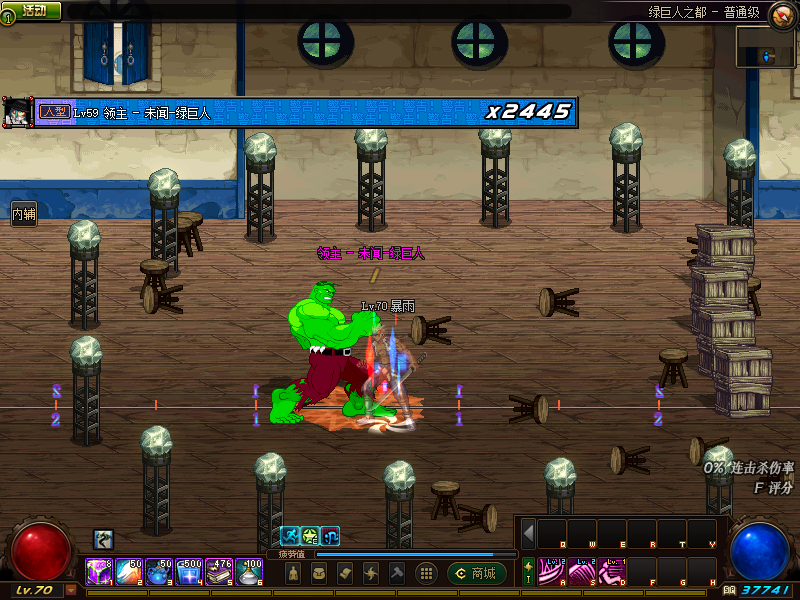The height and width of the screenshot is (600, 800).
Task: Activate the skill bound to key A
Action: [x=552, y=571]
